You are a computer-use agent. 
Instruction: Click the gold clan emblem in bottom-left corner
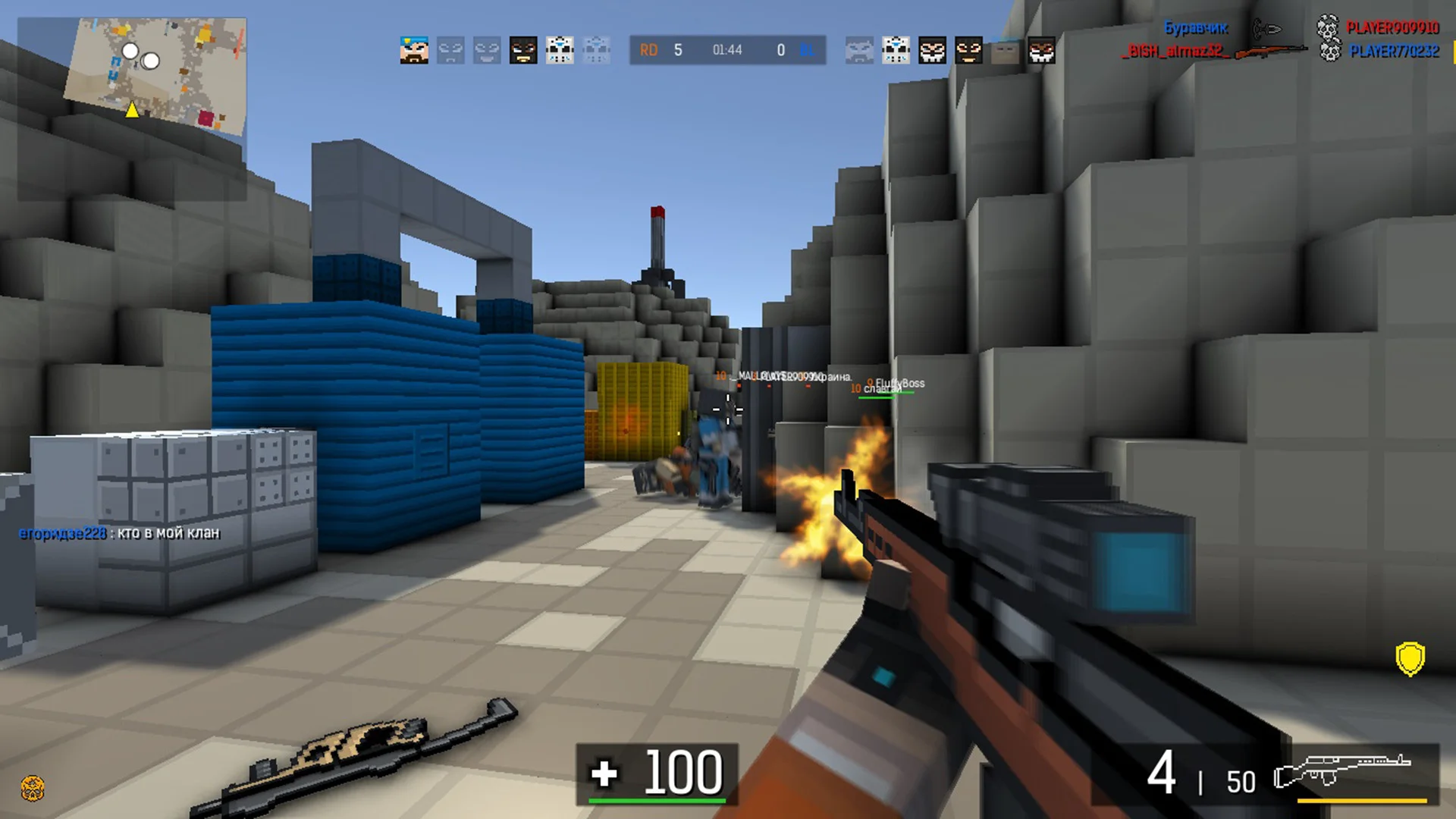32,789
